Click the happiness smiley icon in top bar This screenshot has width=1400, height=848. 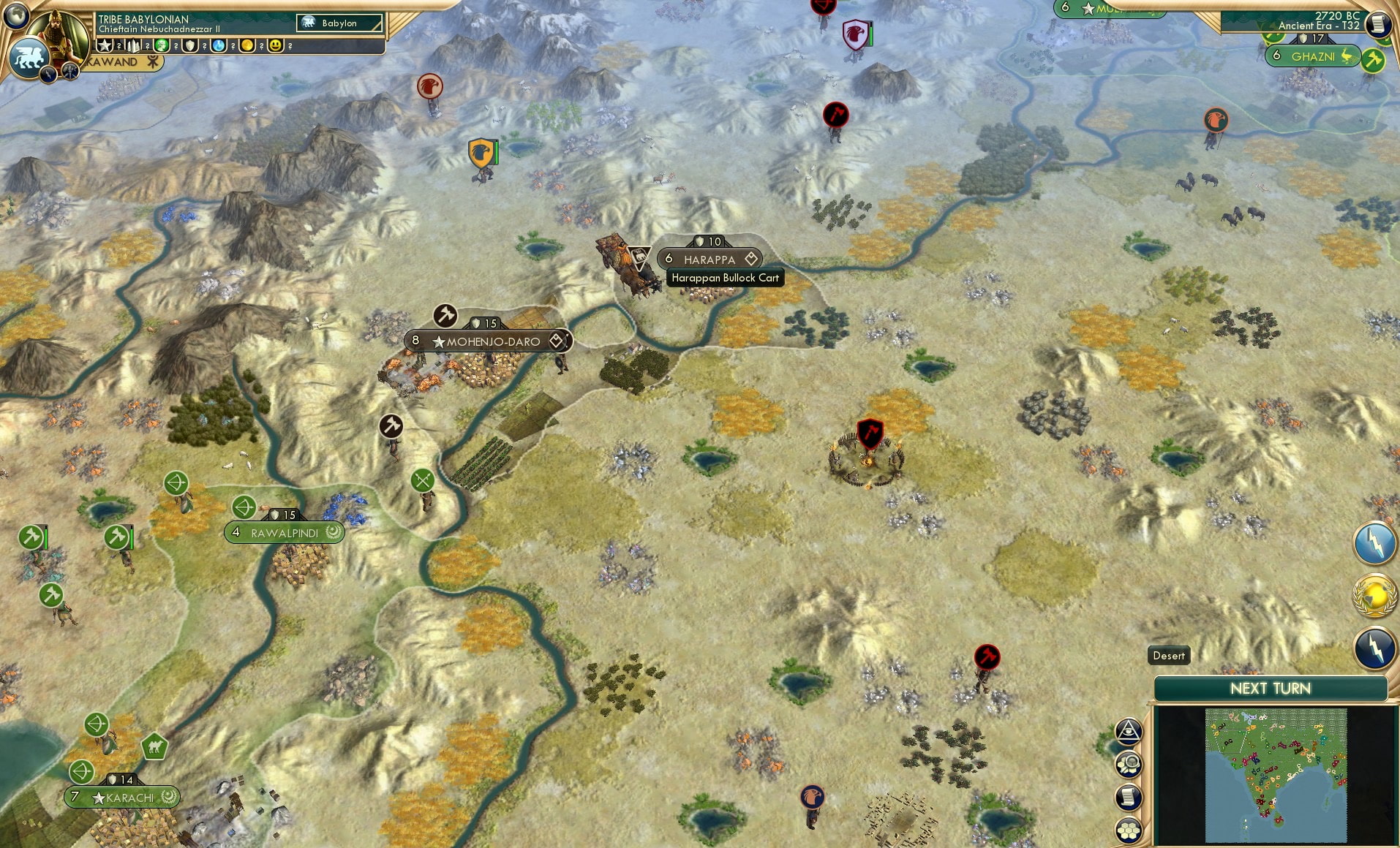(275, 46)
